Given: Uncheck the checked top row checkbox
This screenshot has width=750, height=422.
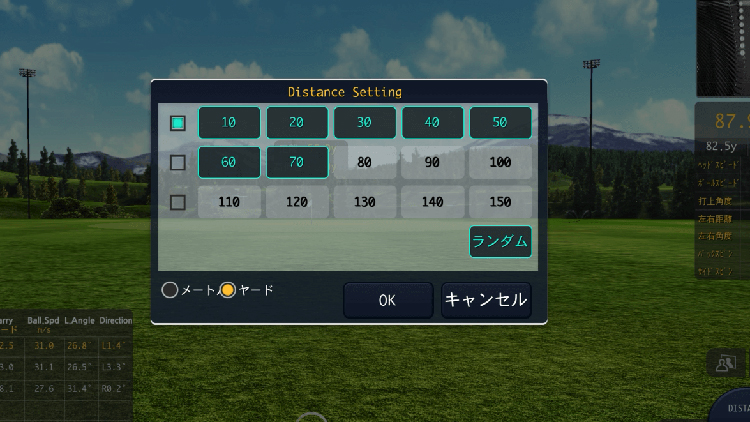Looking at the screenshot, I should pos(178,123).
